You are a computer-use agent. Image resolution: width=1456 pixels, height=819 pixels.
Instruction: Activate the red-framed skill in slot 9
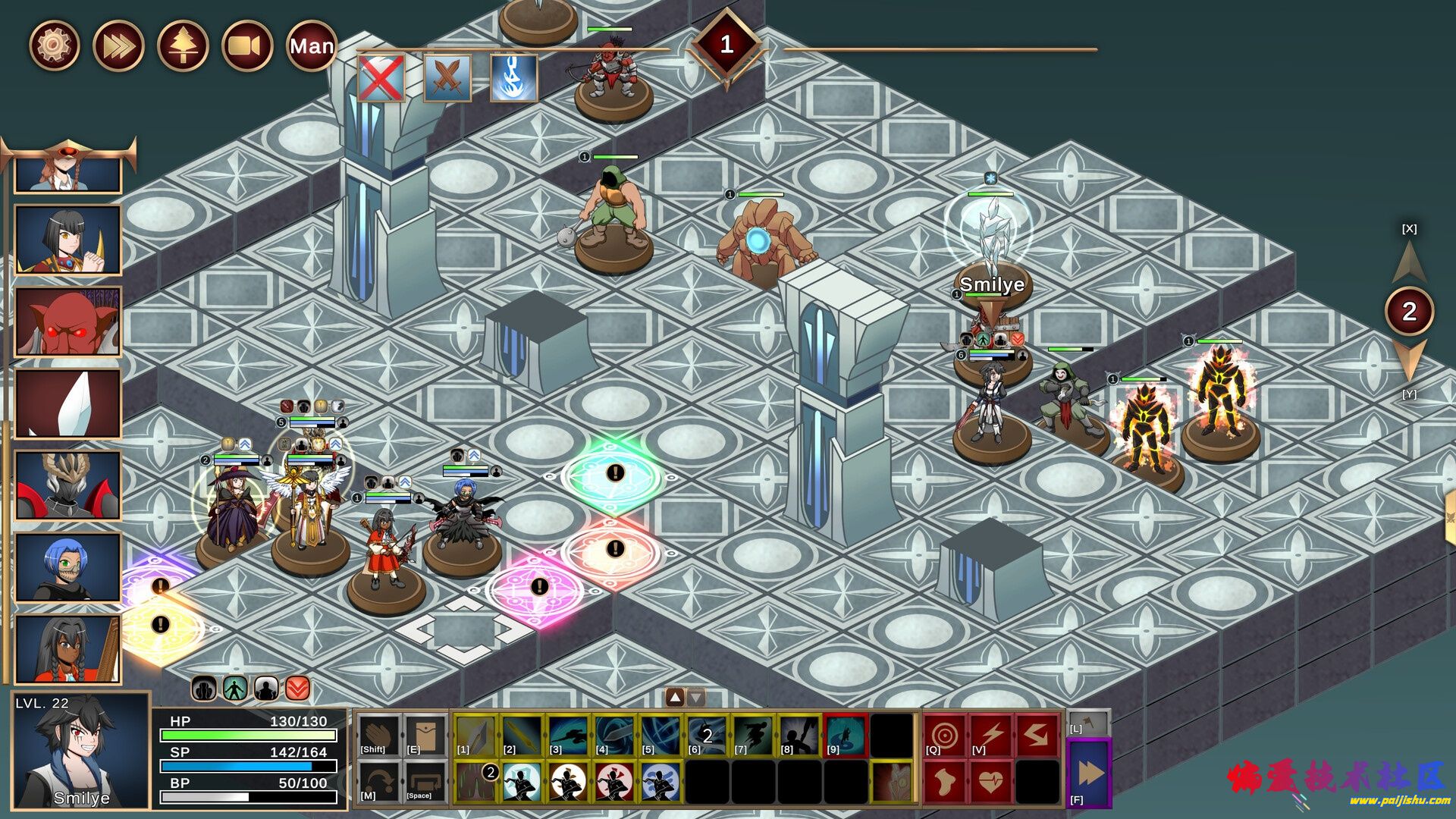(x=845, y=735)
